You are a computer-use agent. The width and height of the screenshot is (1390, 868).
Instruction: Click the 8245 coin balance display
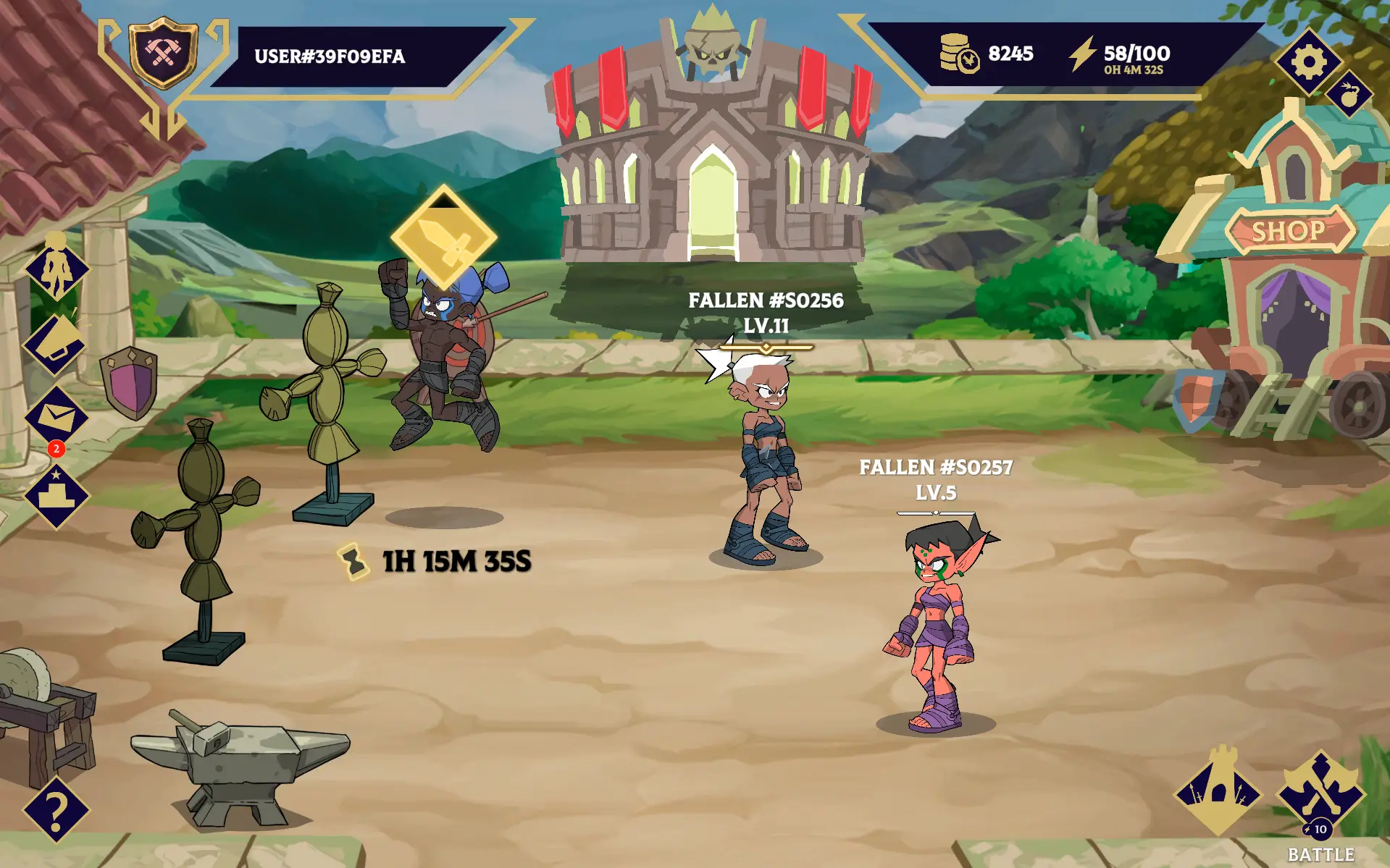[x=991, y=52]
